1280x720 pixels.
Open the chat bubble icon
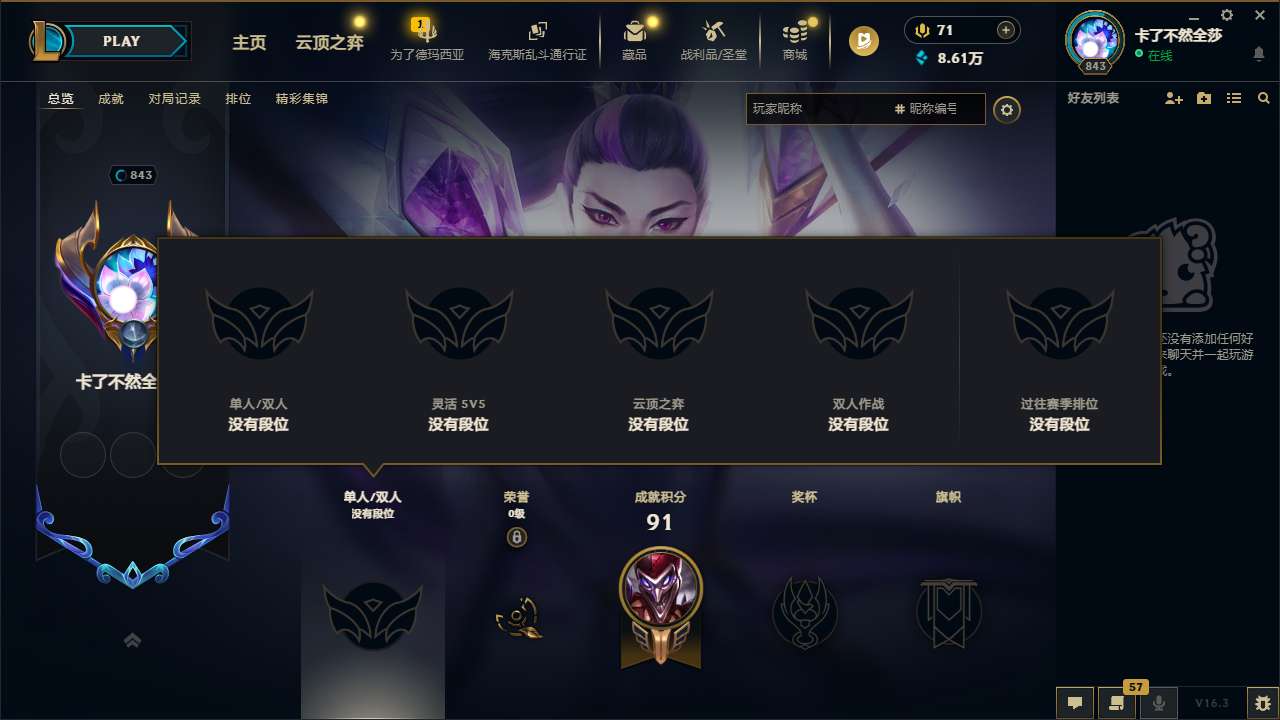1075,703
